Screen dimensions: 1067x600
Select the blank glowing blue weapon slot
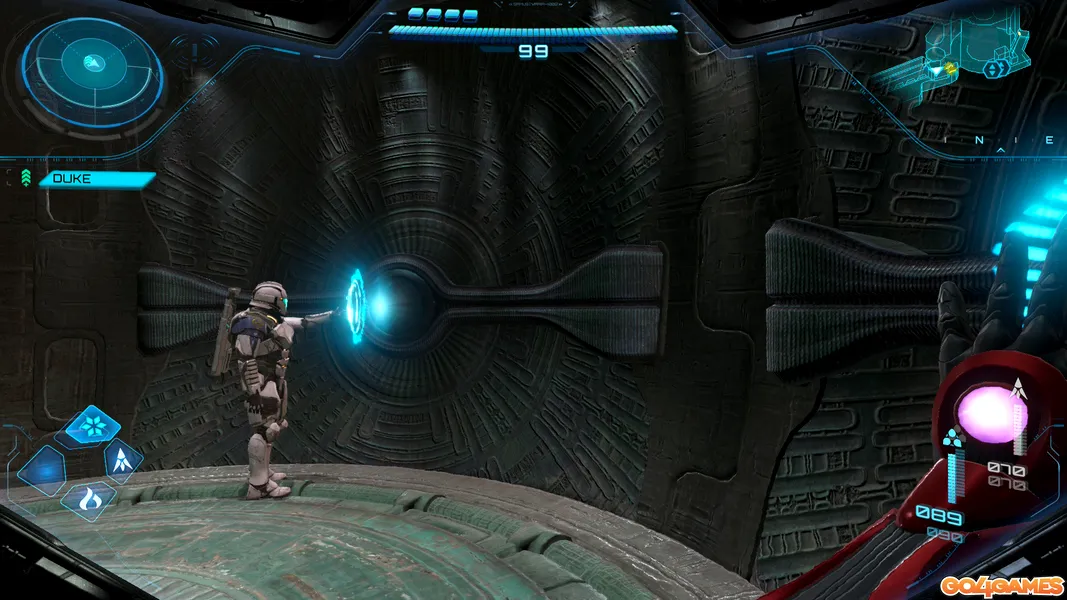pyautogui.click(x=42, y=470)
